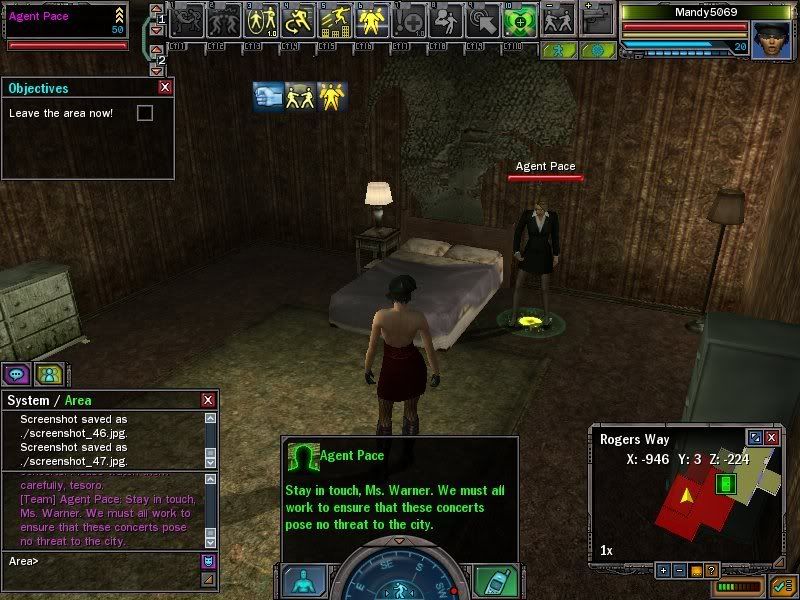The image size is (800, 600).
Task: Click the green exit marker on minimap
Action: pos(727,484)
